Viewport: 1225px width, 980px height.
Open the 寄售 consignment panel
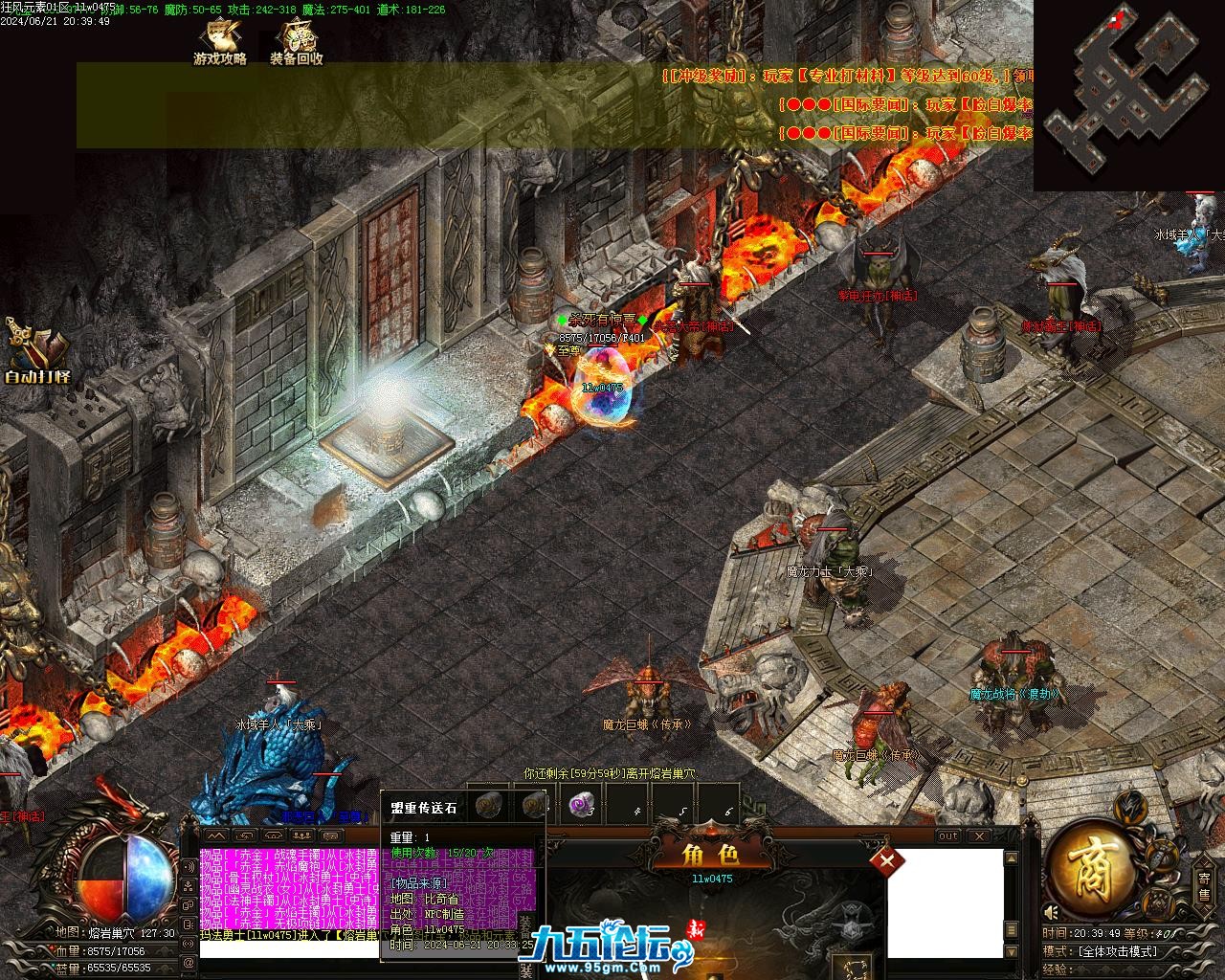tap(1204, 885)
